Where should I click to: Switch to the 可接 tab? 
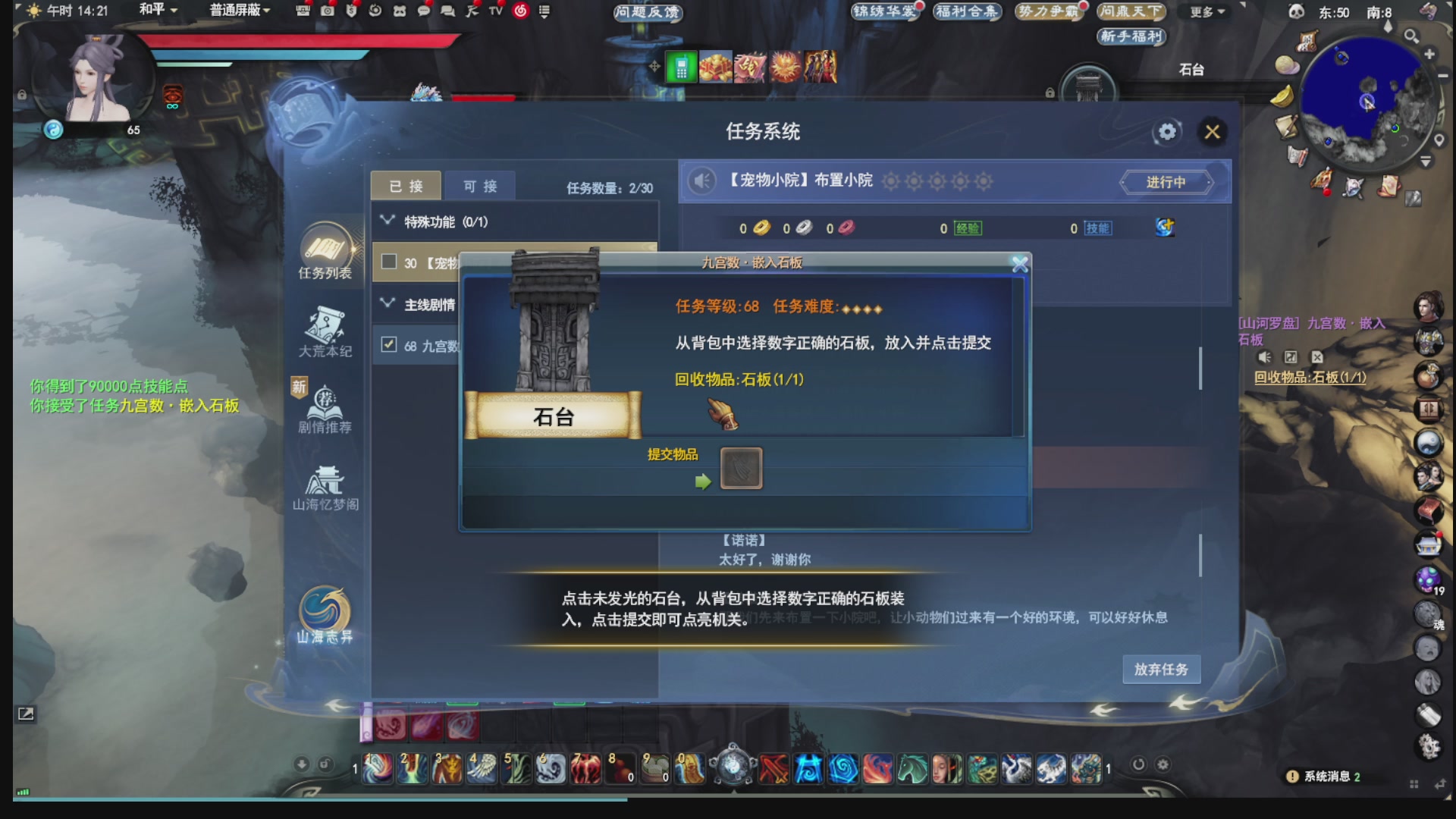pos(479,186)
